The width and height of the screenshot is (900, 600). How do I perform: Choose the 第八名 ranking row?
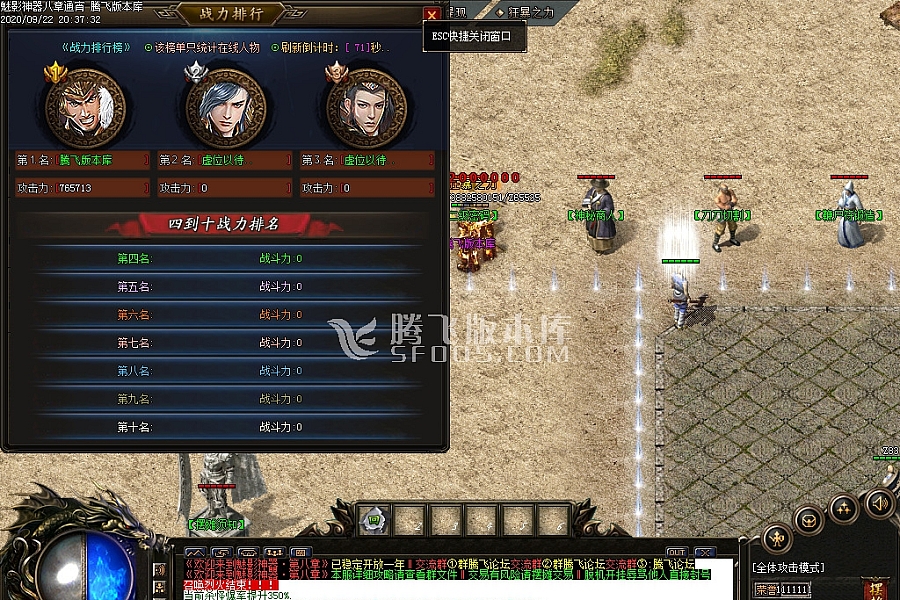(x=225, y=371)
